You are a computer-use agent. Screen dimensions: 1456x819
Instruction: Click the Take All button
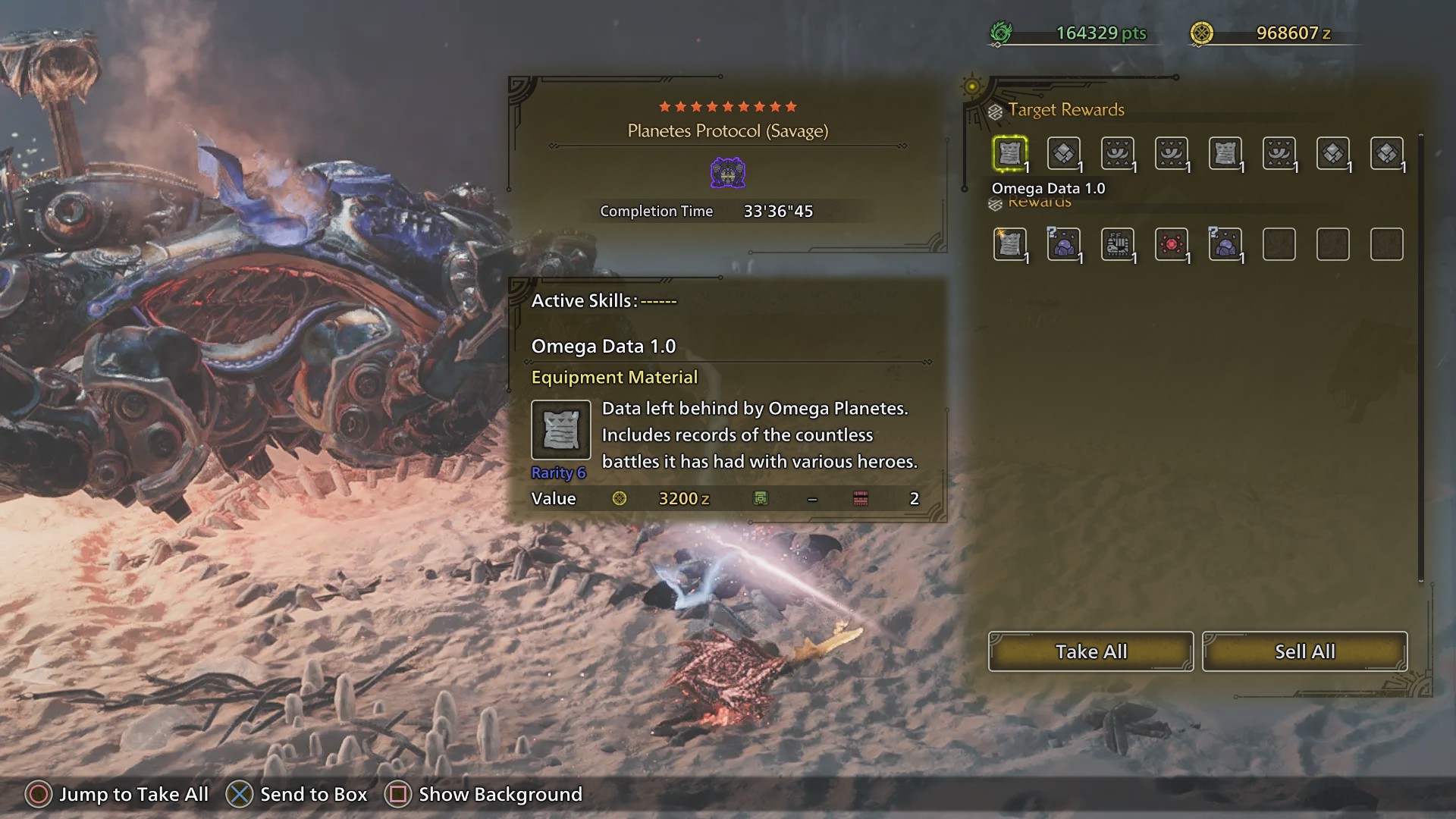click(x=1090, y=651)
